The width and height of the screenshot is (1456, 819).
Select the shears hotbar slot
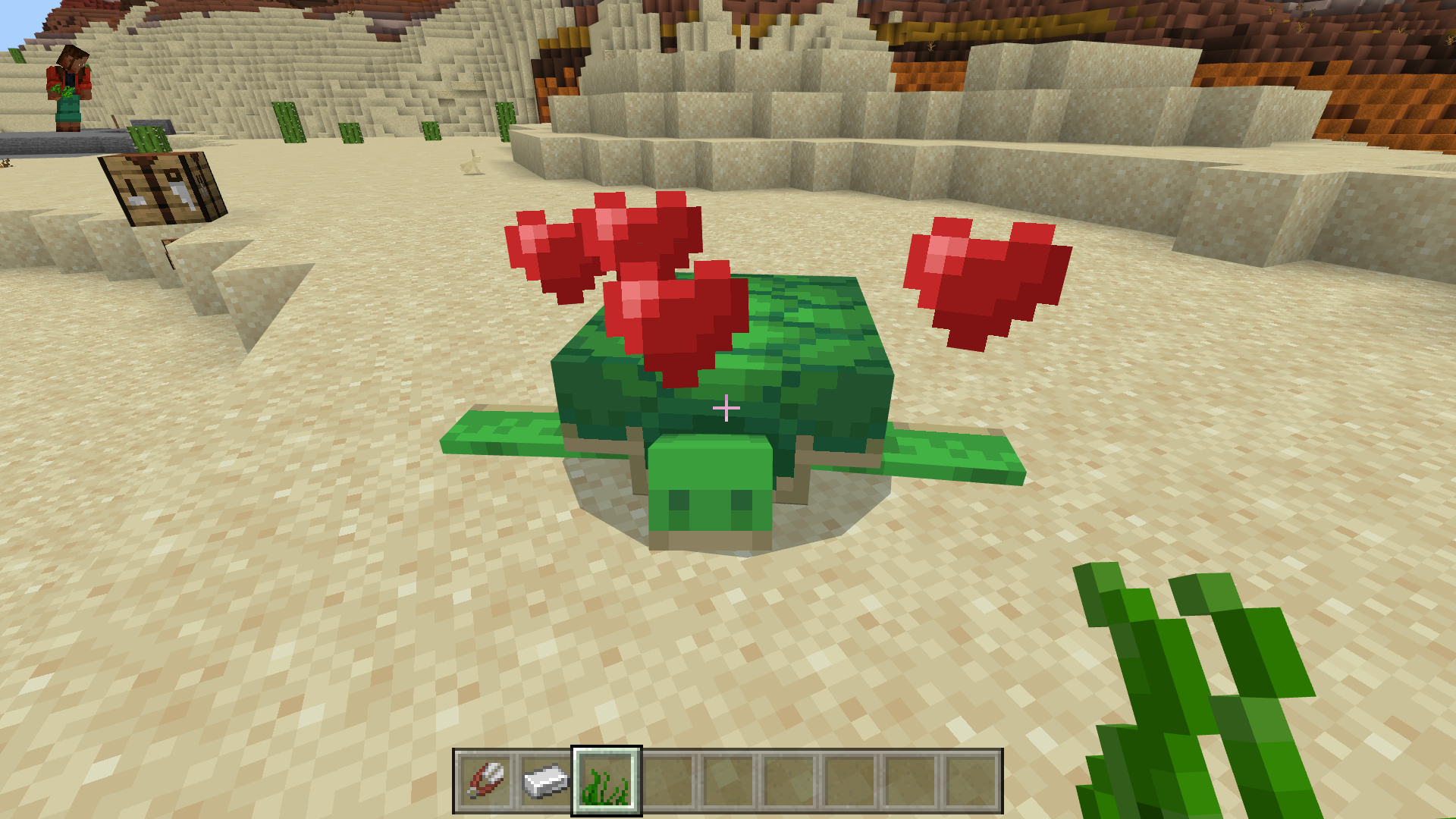point(485,781)
